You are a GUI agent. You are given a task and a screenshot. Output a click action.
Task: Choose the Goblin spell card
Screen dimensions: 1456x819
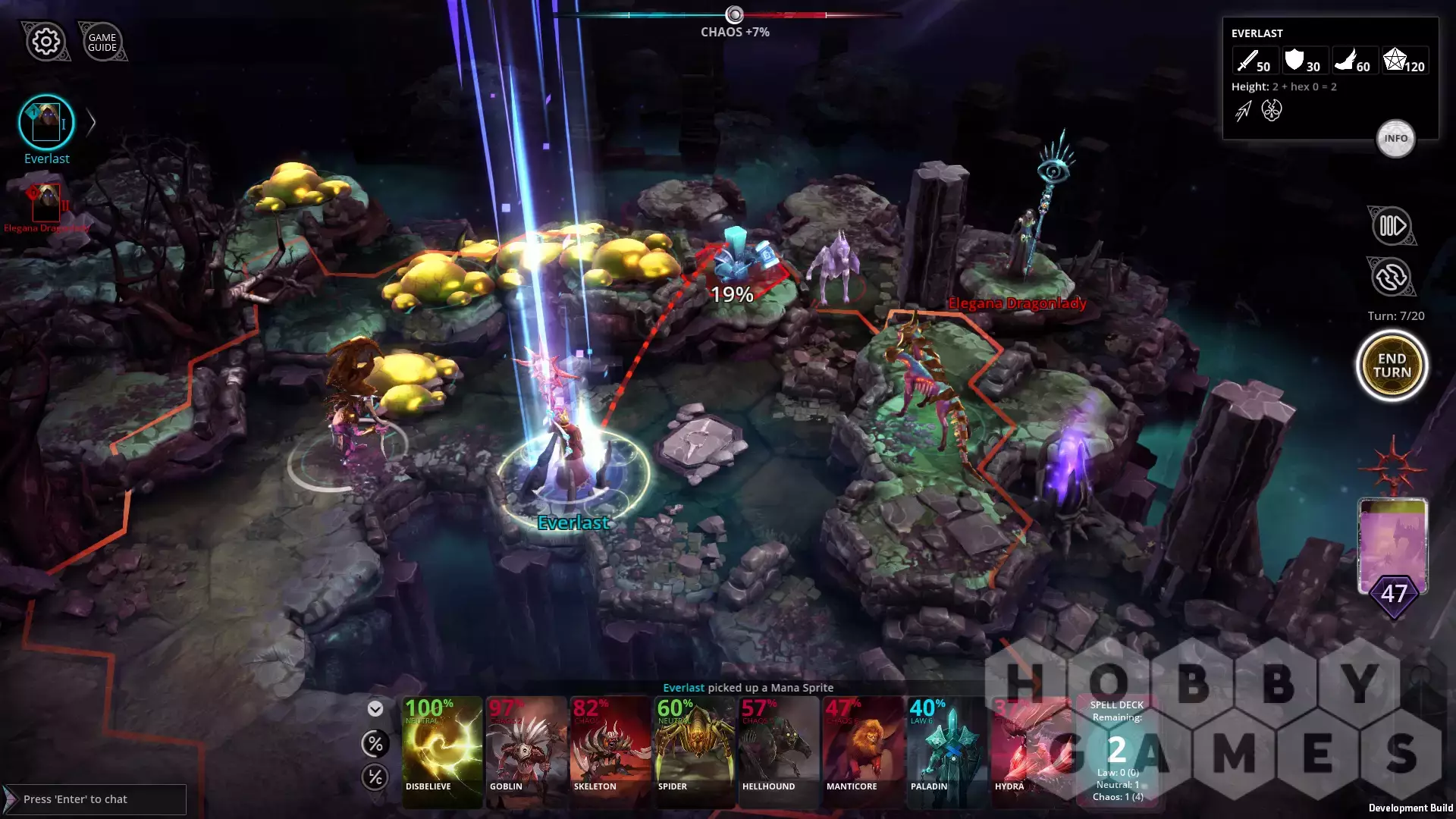tap(526, 751)
